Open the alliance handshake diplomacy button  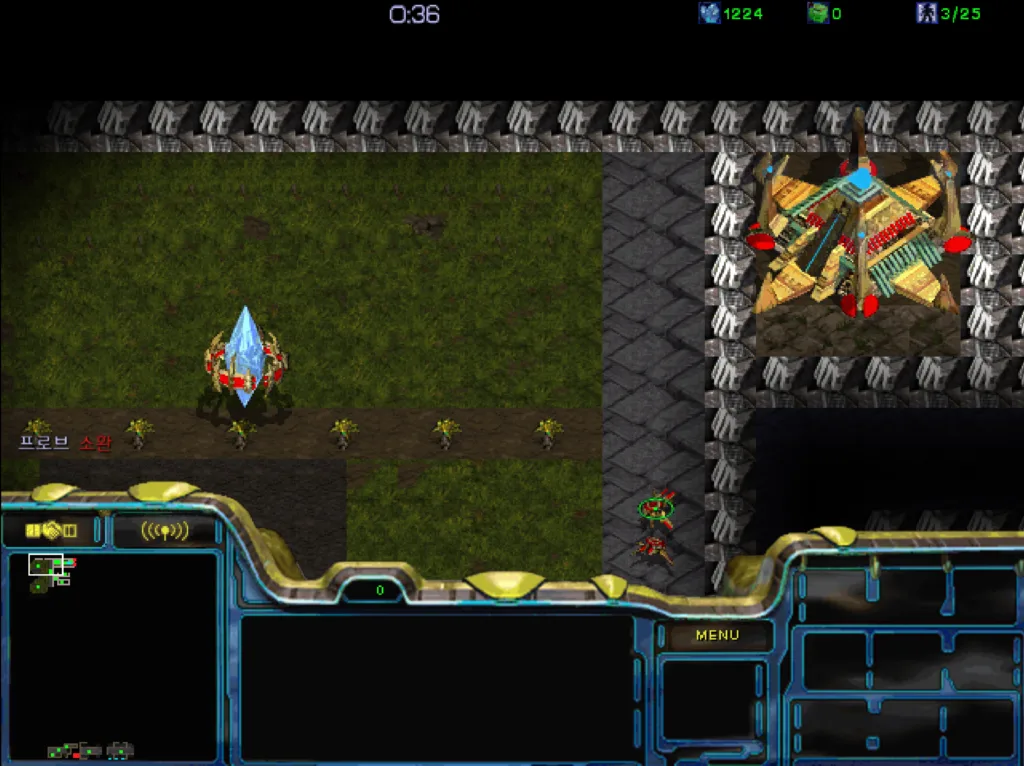coord(52,530)
